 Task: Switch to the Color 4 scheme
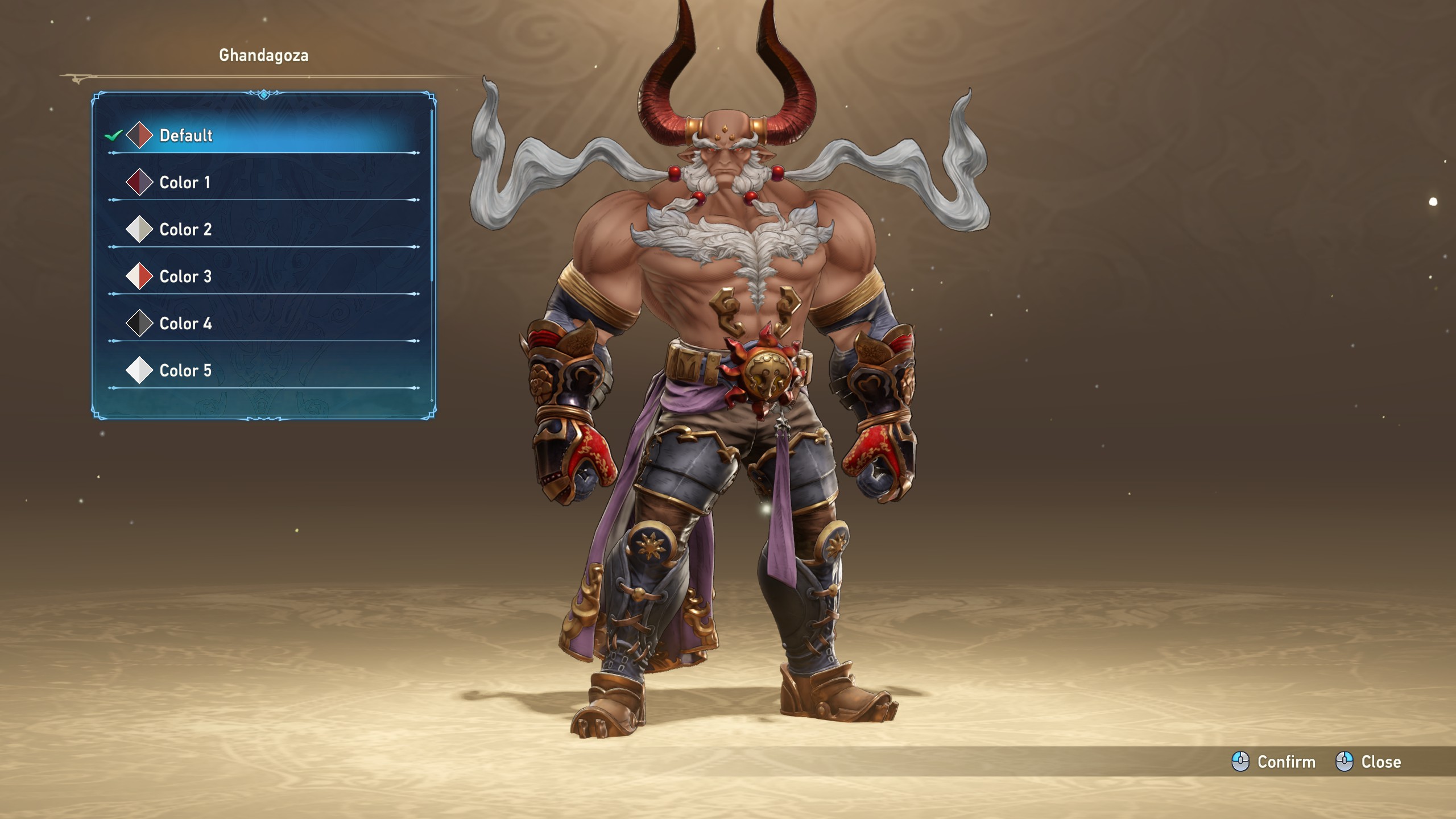185,324
